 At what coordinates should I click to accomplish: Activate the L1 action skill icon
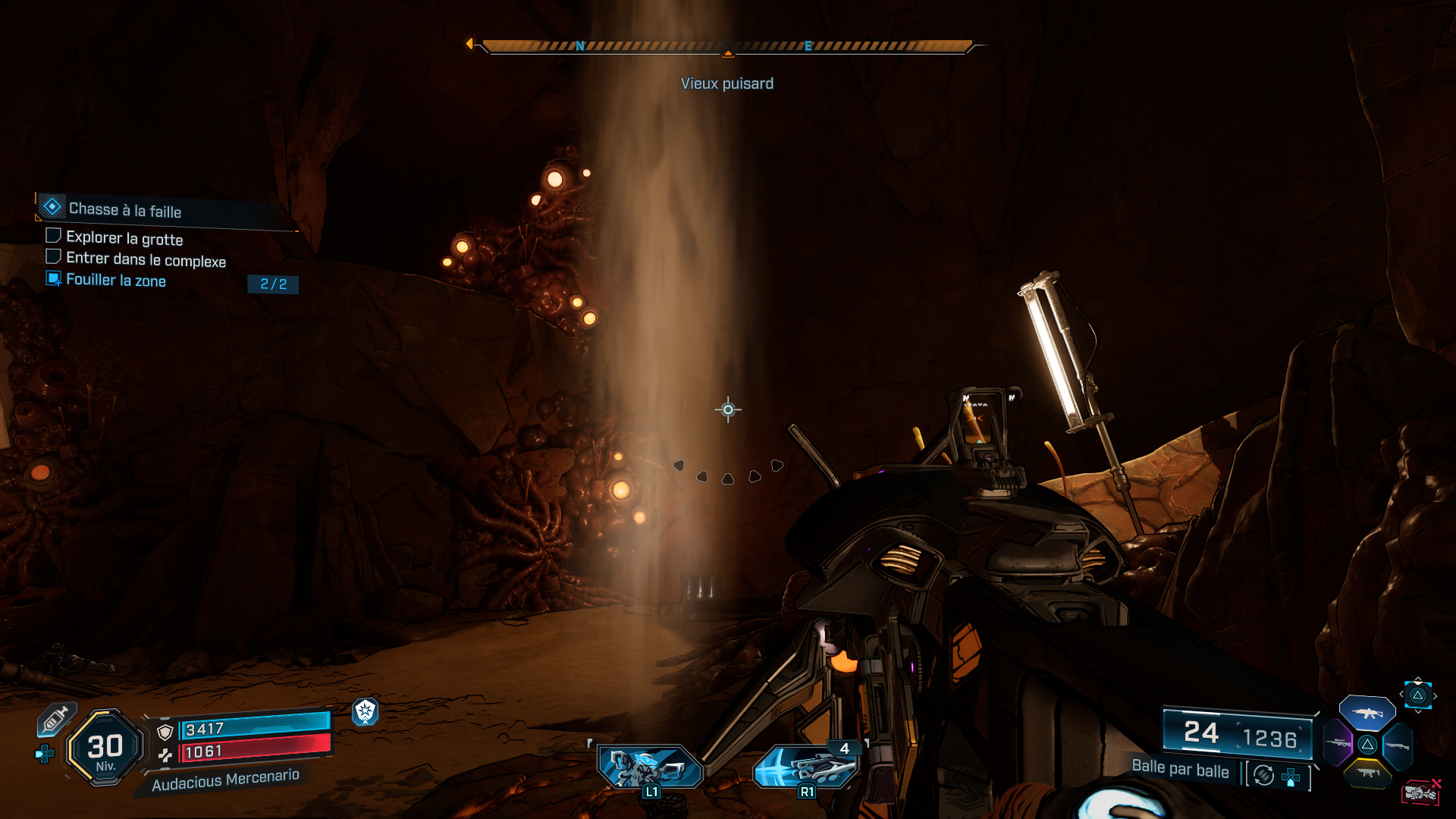tap(650, 767)
